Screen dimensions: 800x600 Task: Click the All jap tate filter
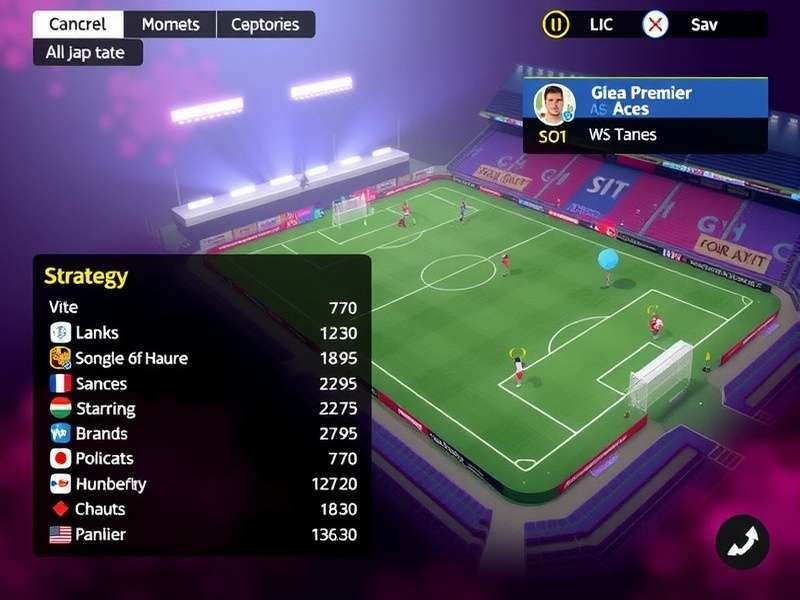tap(88, 52)
